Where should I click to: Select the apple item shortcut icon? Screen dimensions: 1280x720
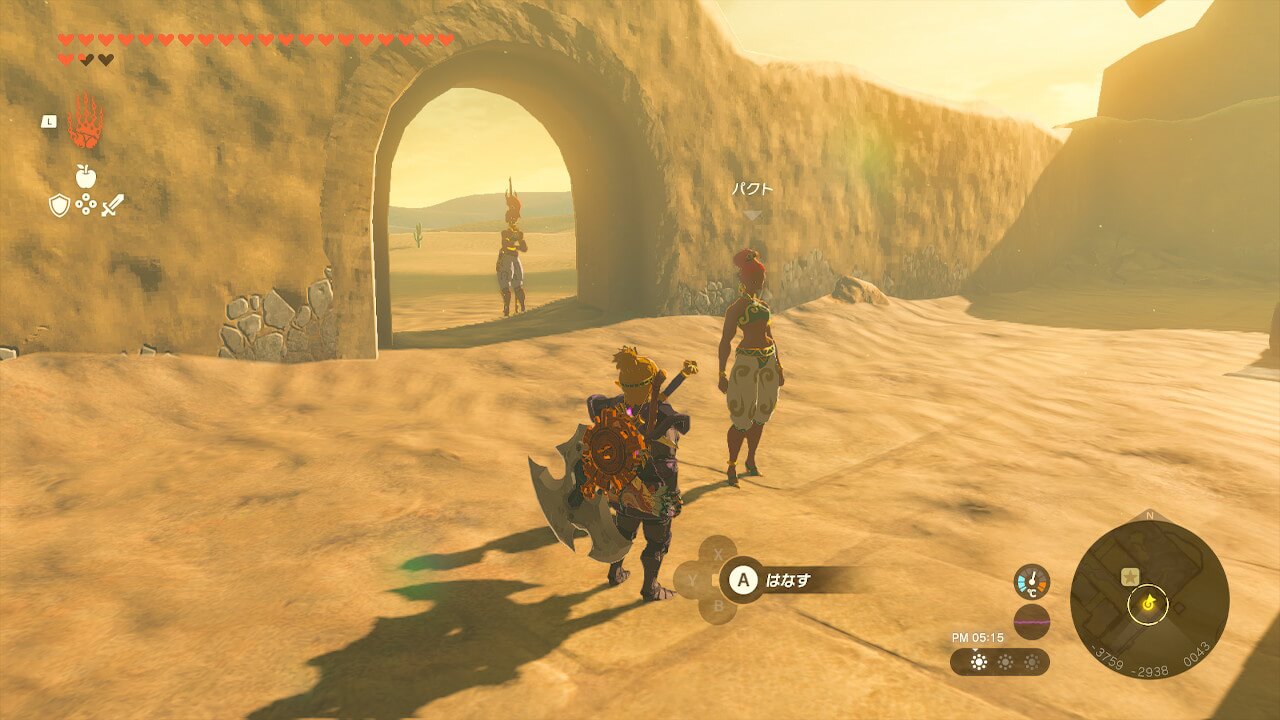[x=86, y=177]
